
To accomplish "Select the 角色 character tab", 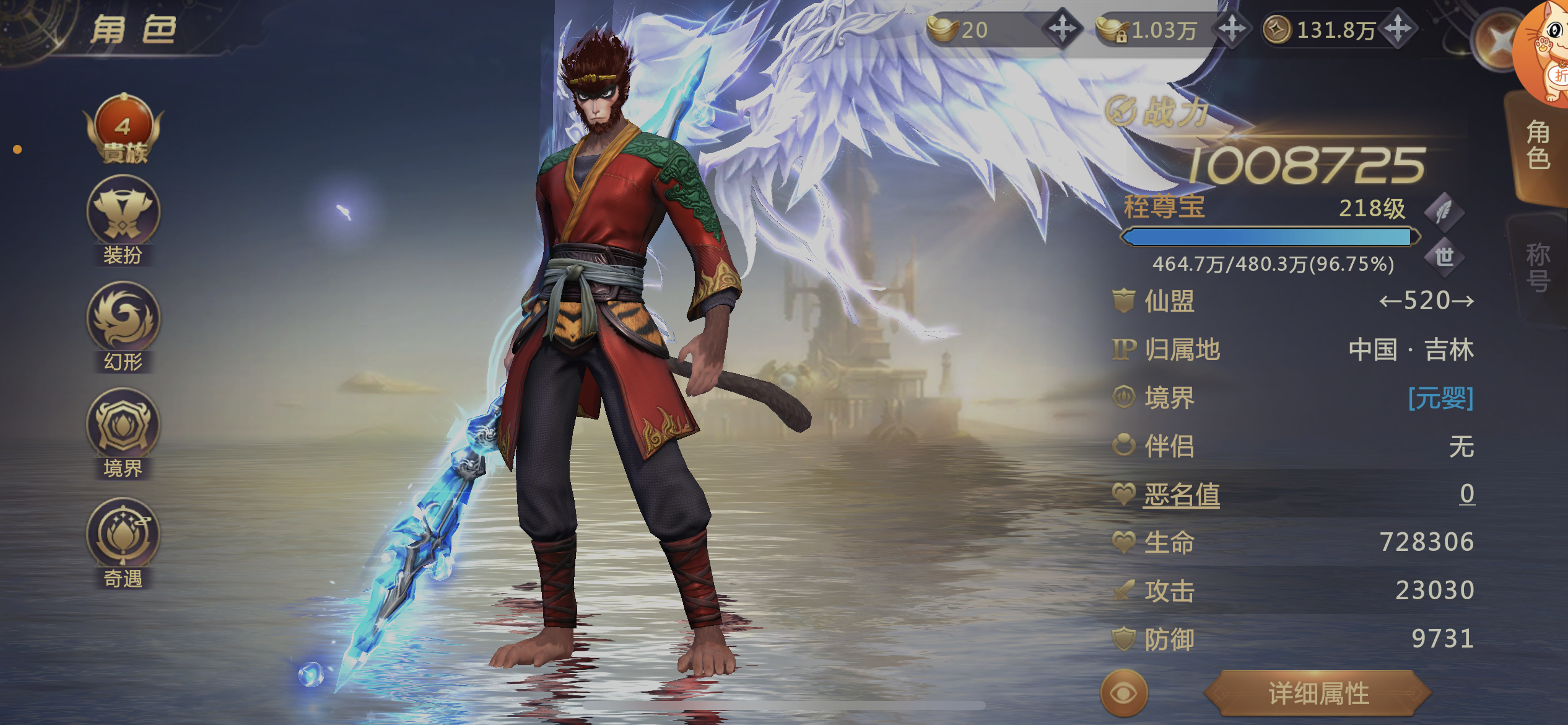I will (1537, 145).
